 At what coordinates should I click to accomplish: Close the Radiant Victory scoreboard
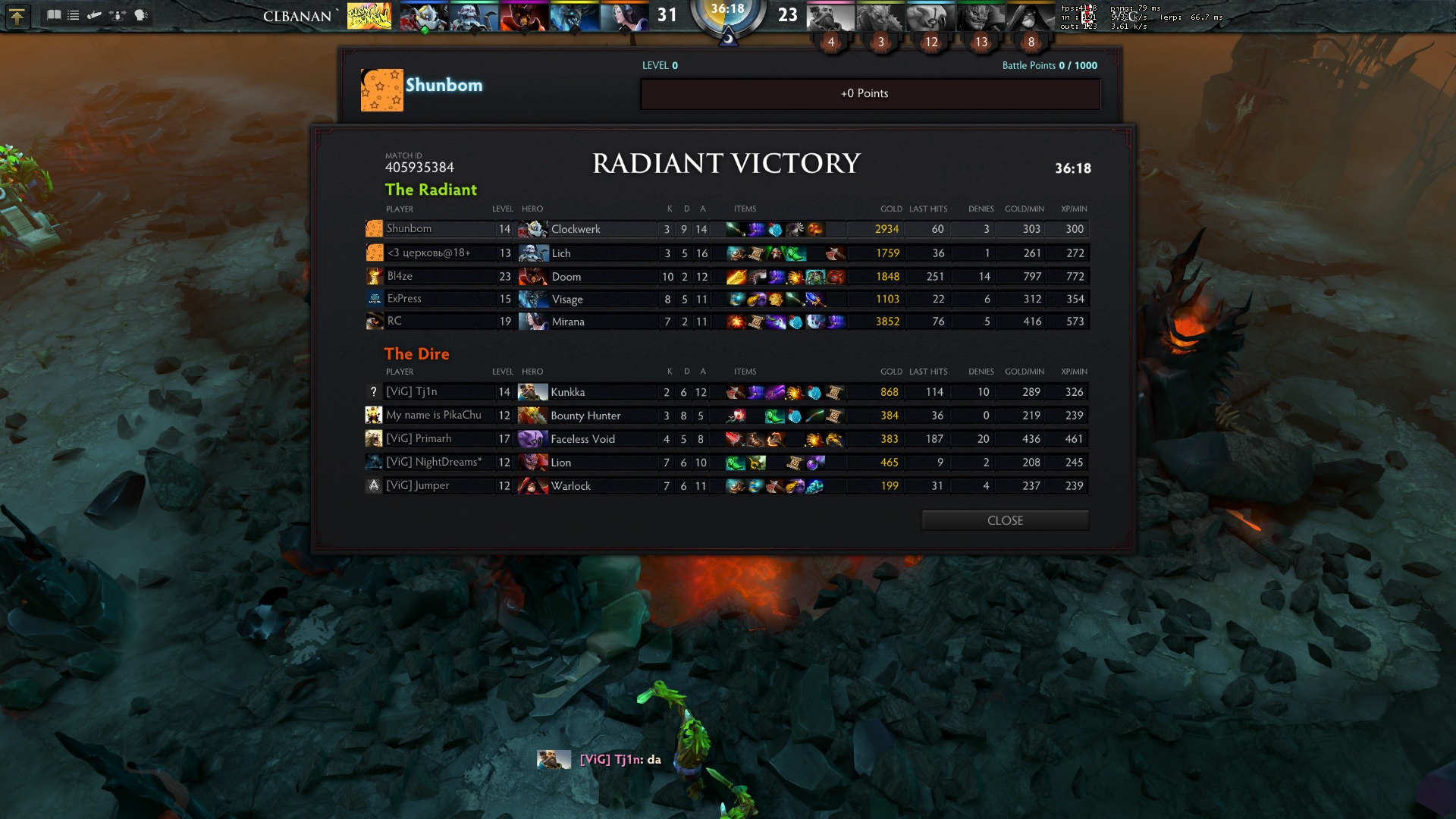click(1005, 520)
